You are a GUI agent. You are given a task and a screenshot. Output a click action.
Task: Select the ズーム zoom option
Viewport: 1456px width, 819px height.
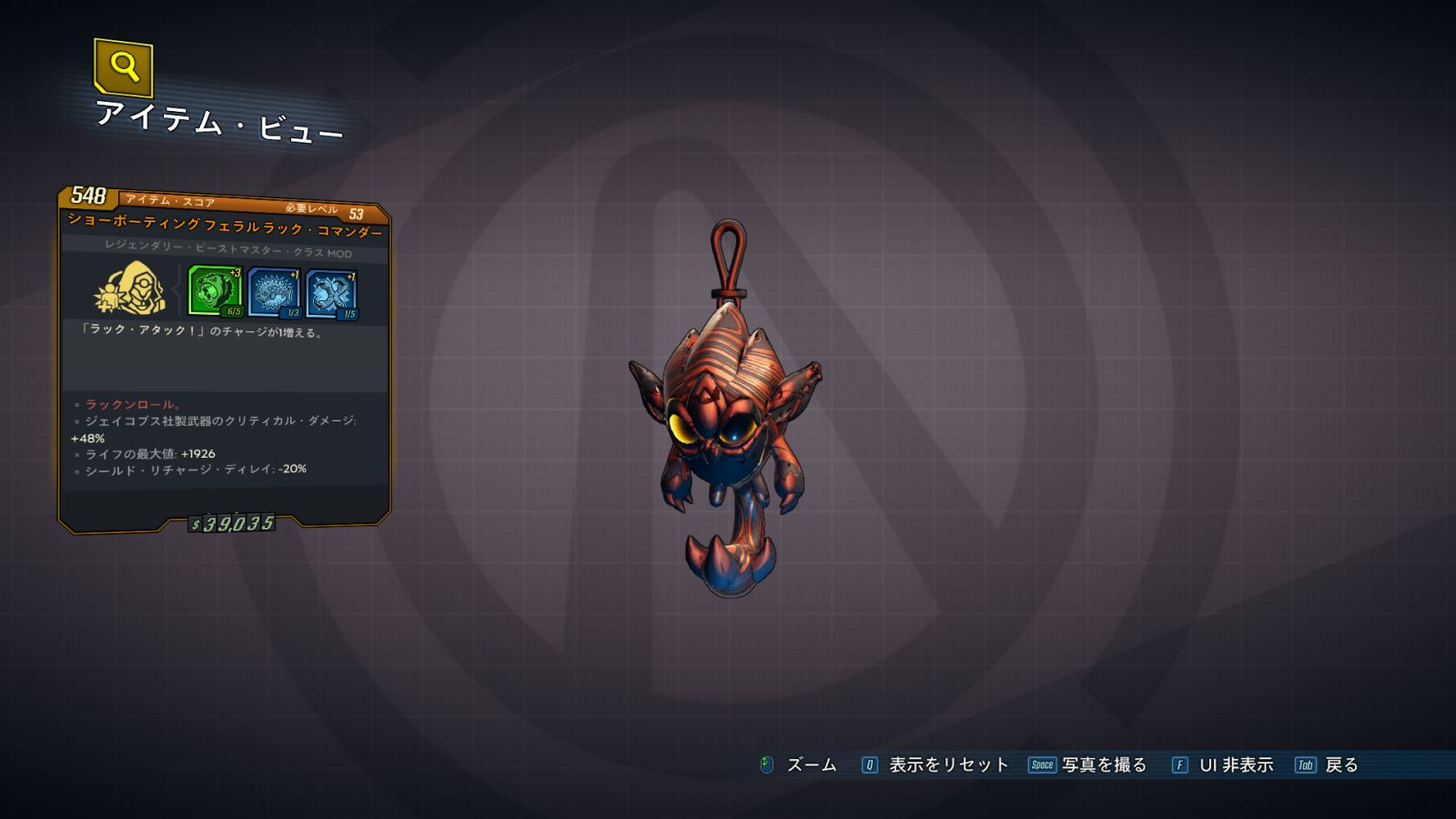tap(798, 765)
